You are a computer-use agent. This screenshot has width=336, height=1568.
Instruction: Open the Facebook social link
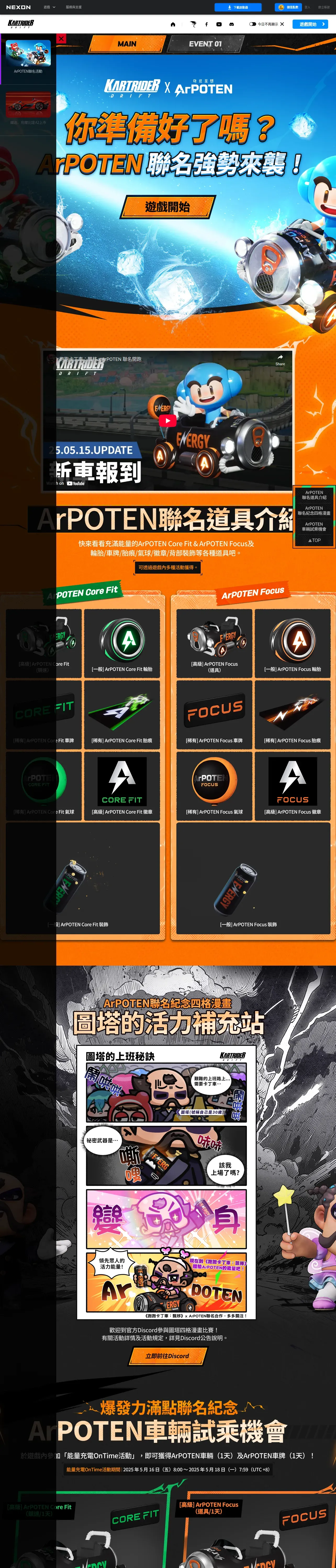pyautogui.click(x=206, y=24)
